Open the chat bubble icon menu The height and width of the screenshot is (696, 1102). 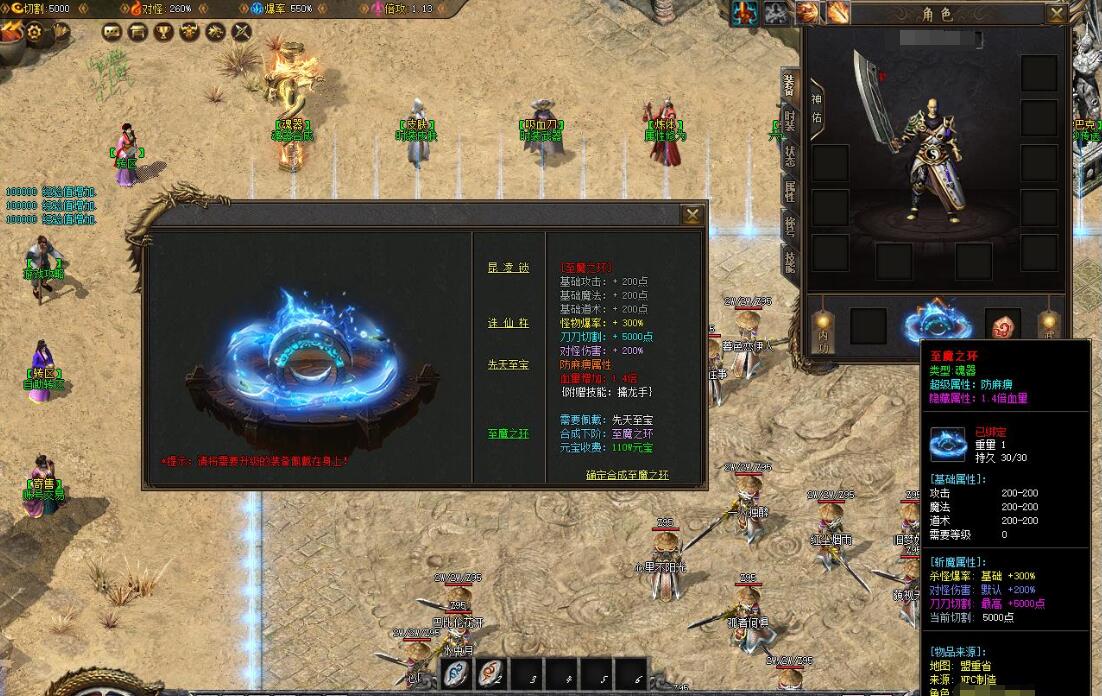[x=111, y=31]
